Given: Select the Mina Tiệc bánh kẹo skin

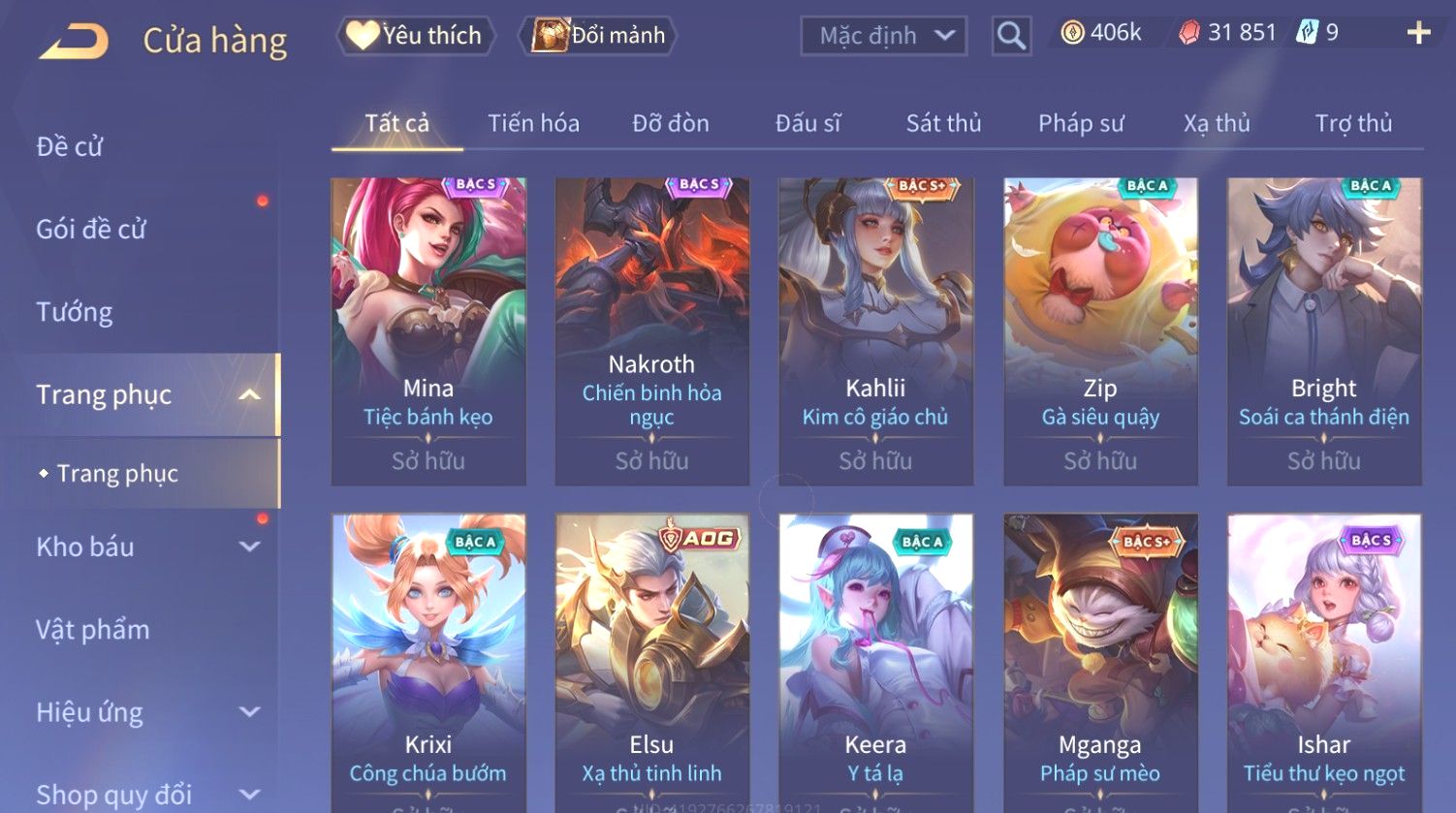Looking at the screenshot, I should pos(428,330).
